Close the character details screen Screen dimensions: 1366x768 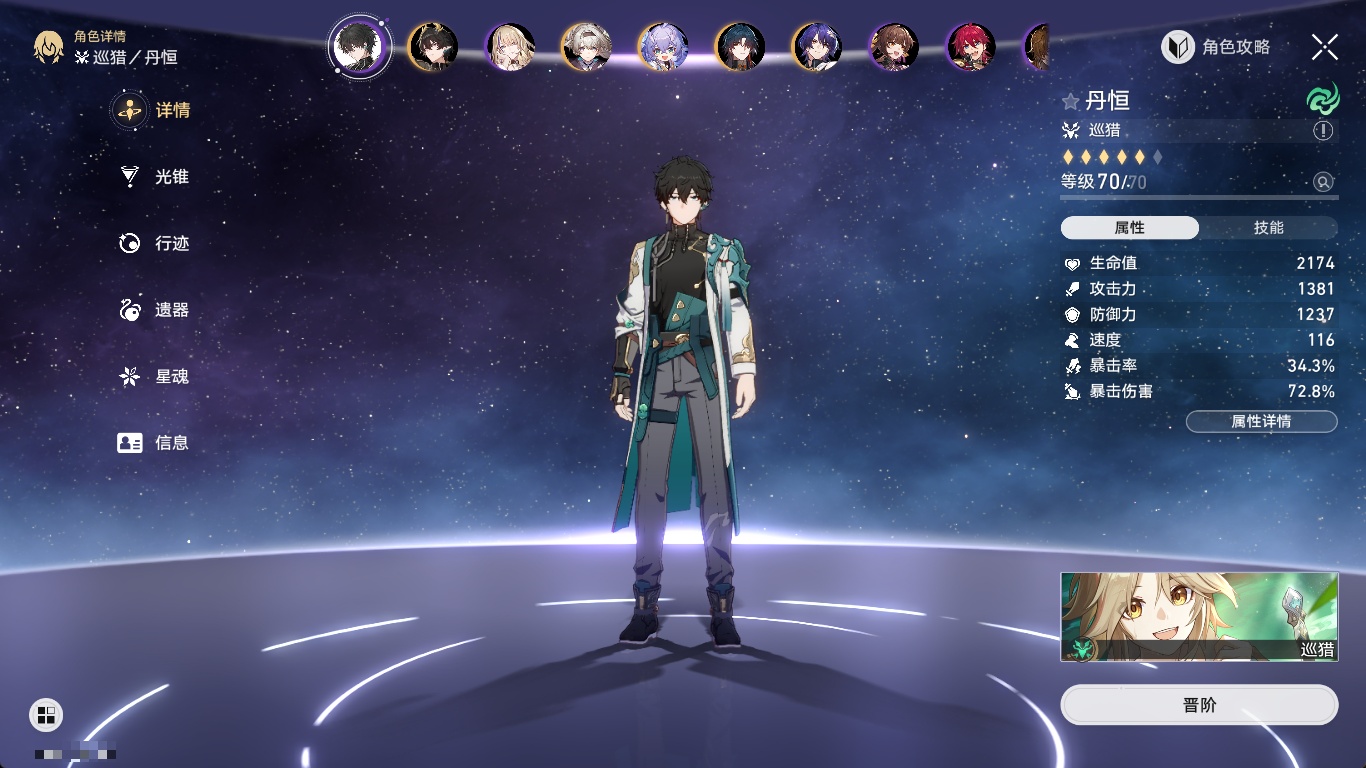coord(1325,47)
